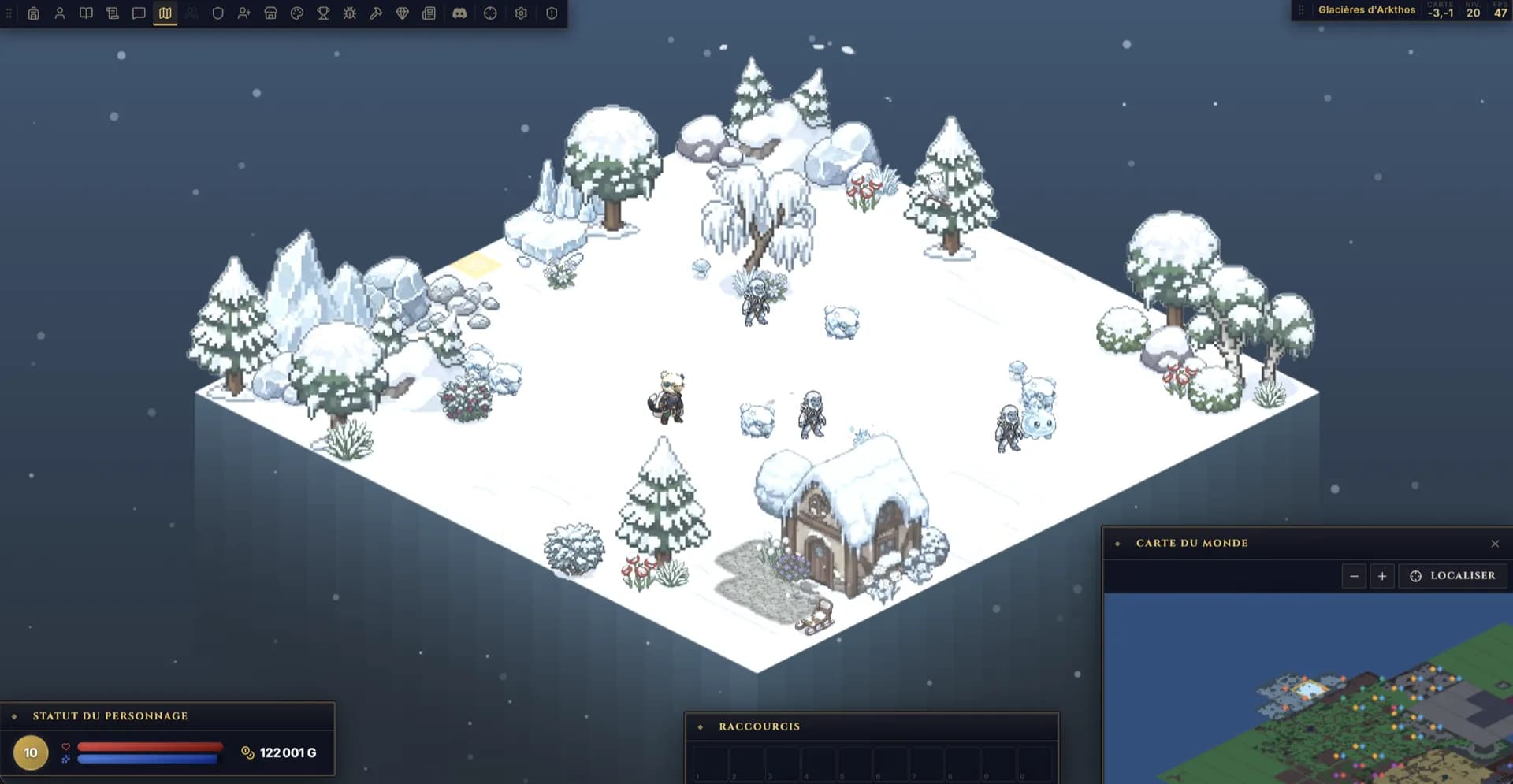The image size is (1513, 784).
Task: Zoom in the world map with plus
Action: tap(1382, 576)
